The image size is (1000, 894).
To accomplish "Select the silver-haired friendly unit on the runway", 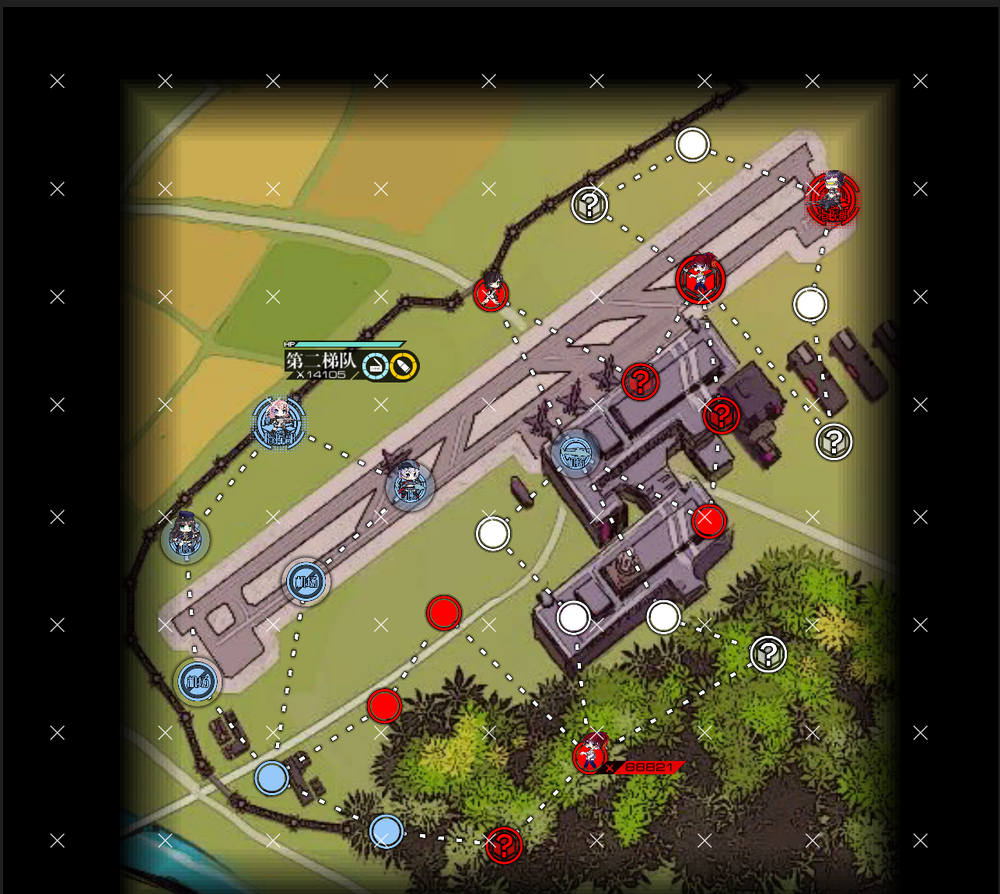I will [x=410, y=486].
